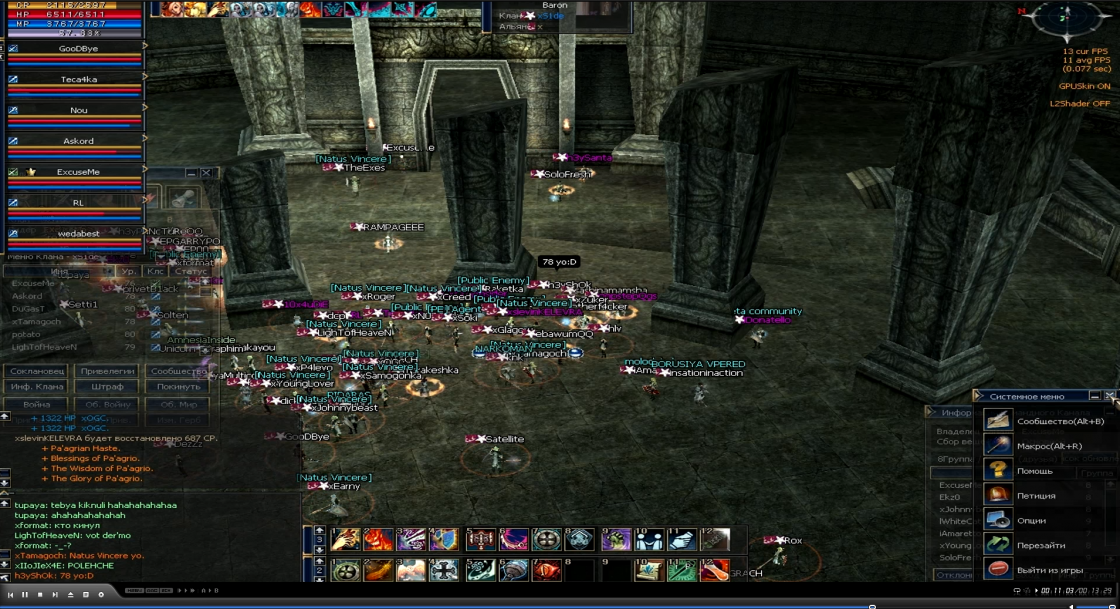1120x609 pixels.
Task: Click the Покинуть leave clan button
Action: pos(178,387)
